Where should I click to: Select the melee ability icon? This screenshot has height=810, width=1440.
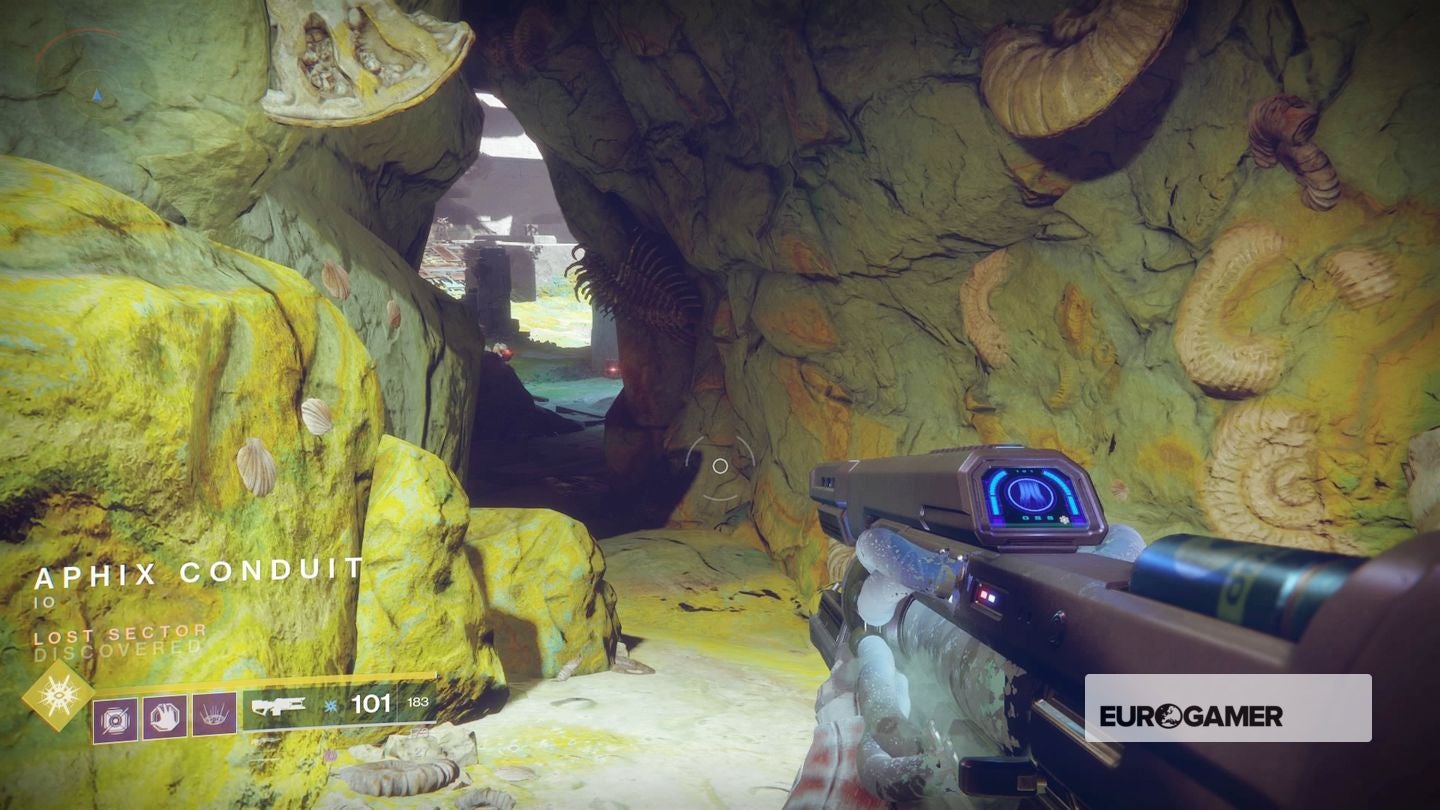tap(164, 716)
